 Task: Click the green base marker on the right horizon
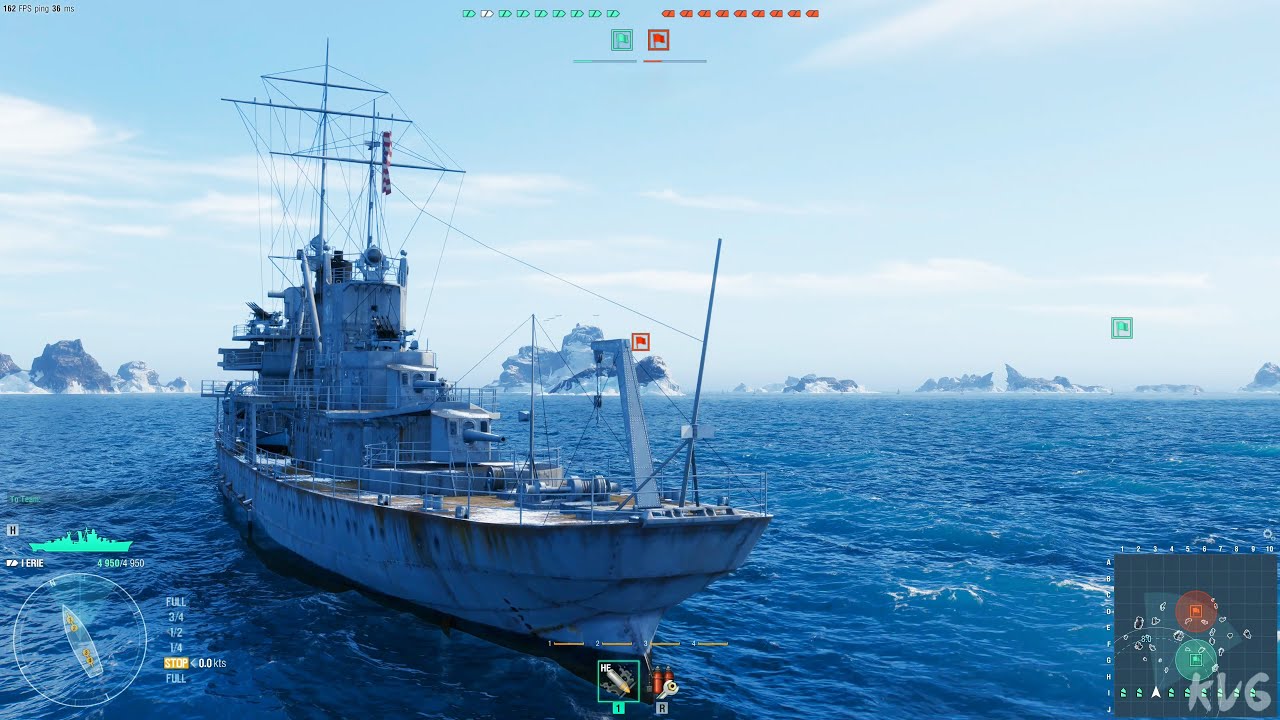click(1122, 327)
